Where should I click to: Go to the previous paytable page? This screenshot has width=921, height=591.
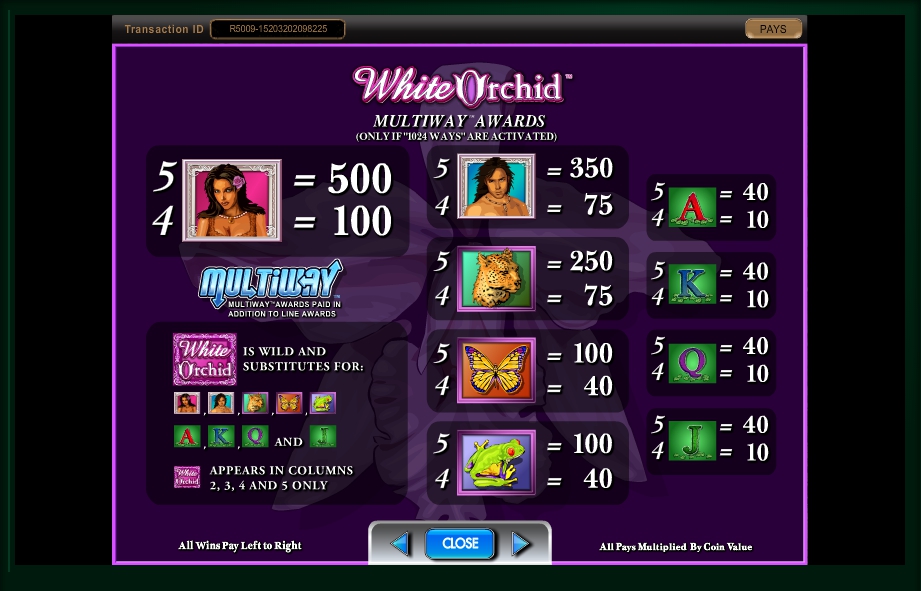400,544
